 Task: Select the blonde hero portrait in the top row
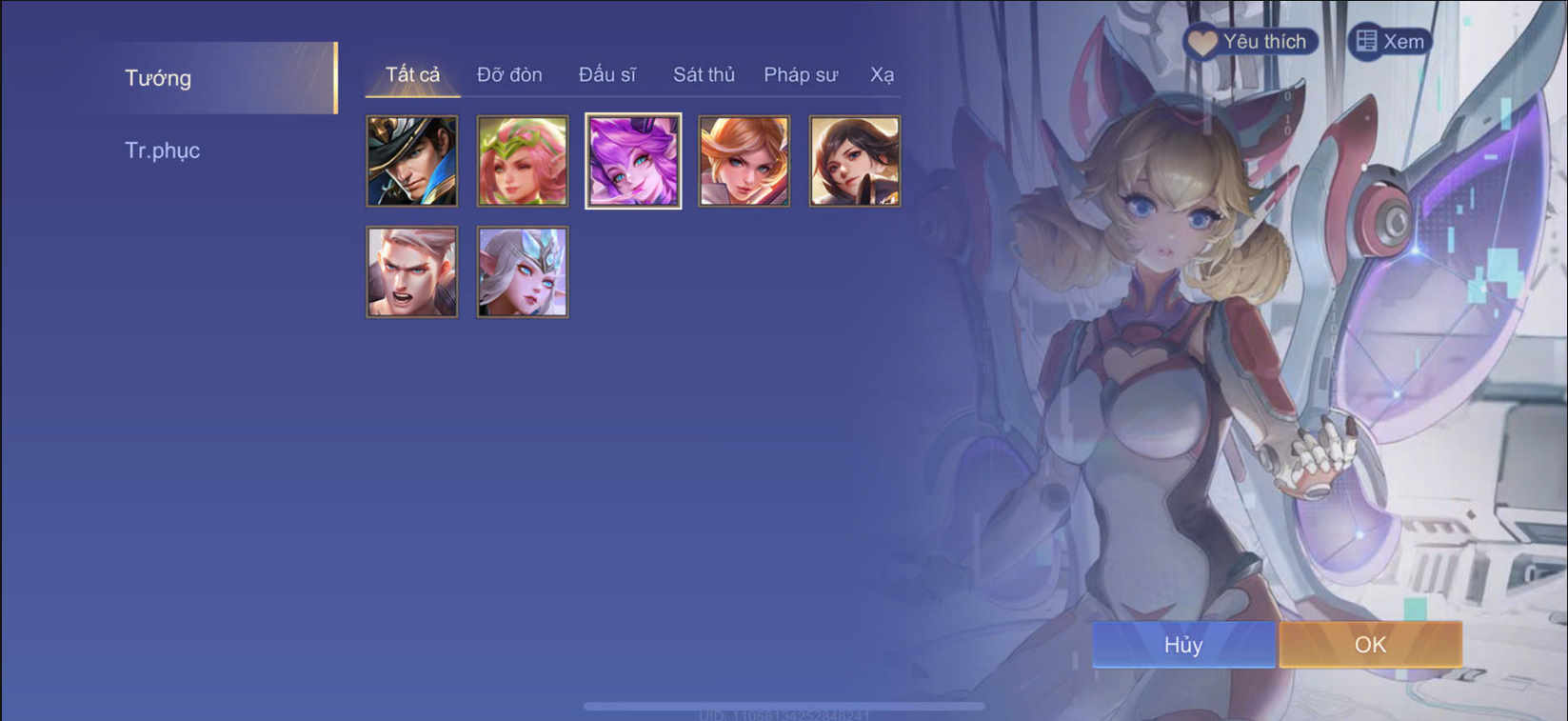744,159
